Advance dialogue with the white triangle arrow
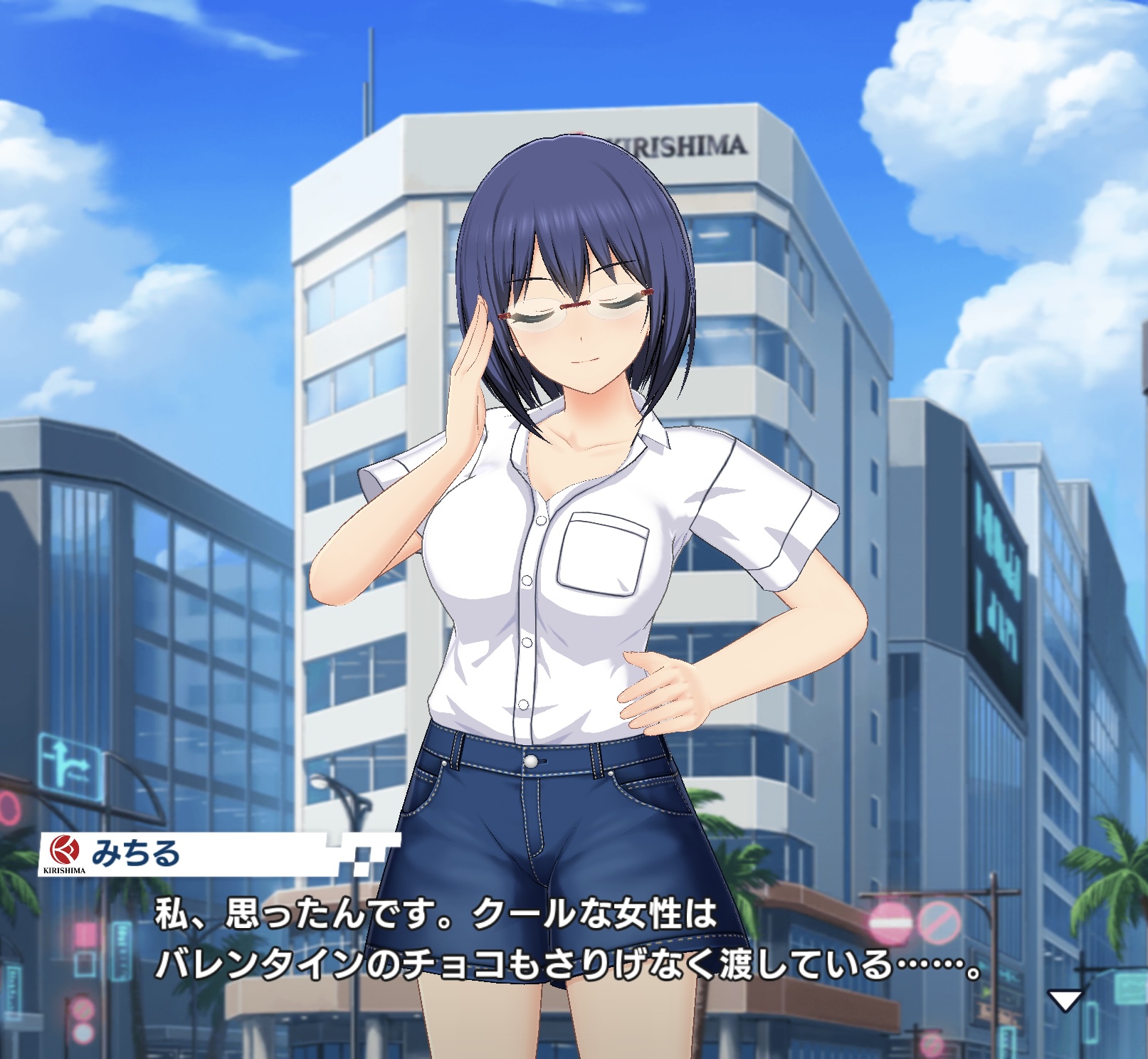The image size is (1148, 1059). (1065, 1000)
